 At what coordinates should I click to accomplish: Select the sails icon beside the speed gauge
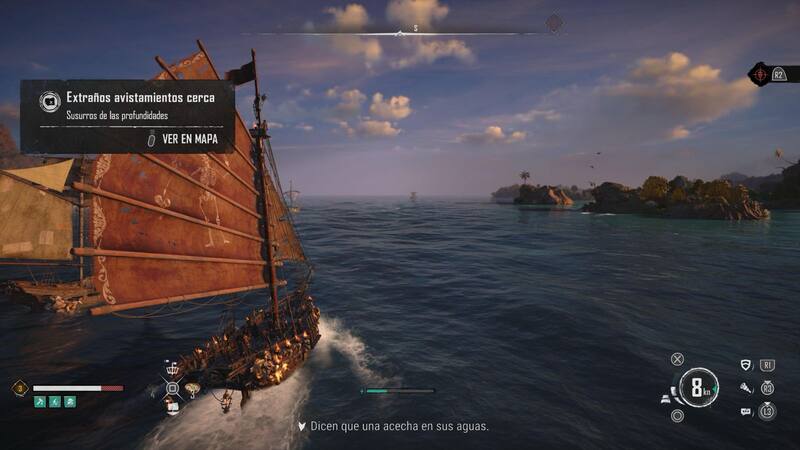666,399
